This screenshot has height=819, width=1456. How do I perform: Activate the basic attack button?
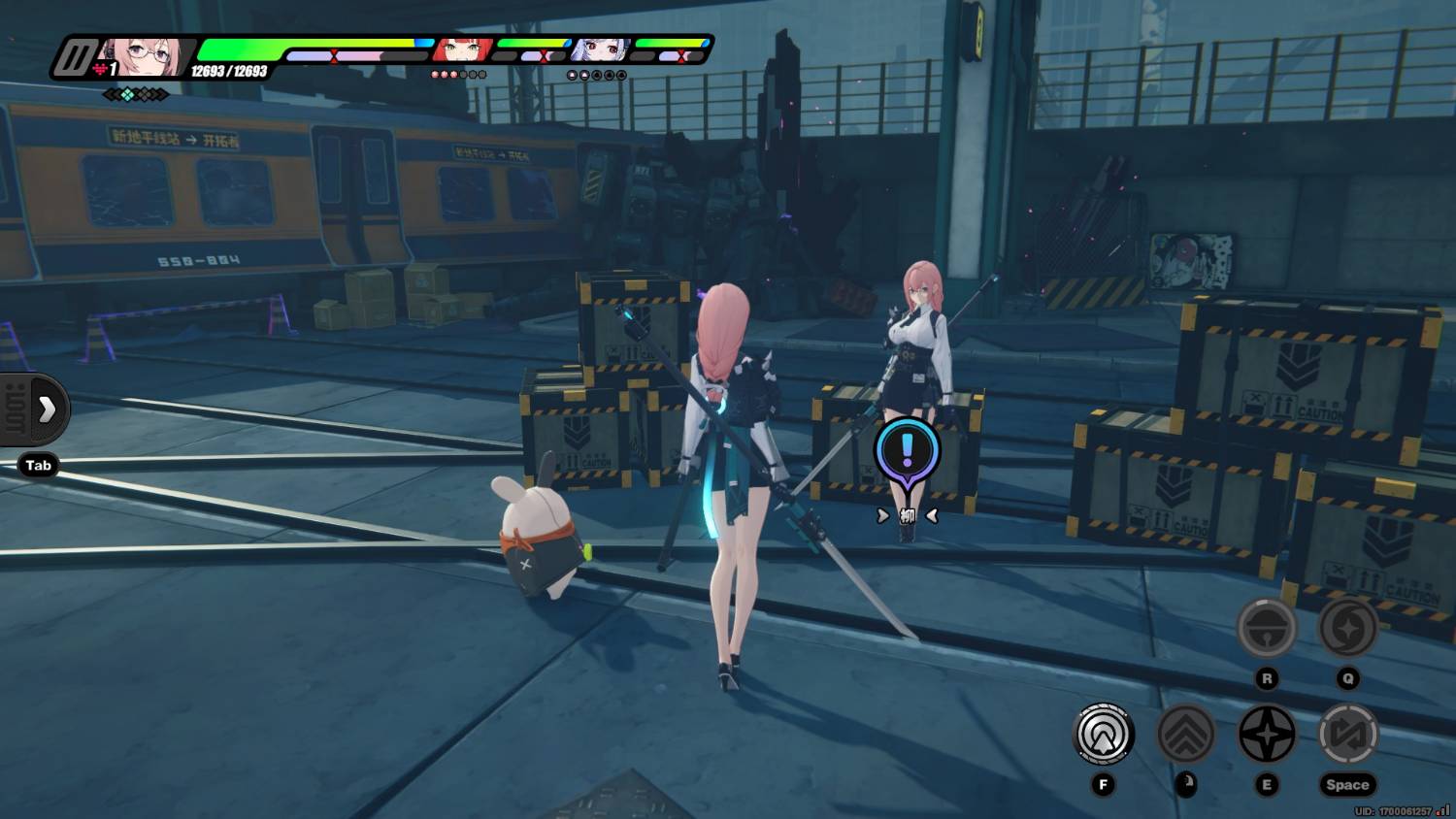tap(1104, 734)
